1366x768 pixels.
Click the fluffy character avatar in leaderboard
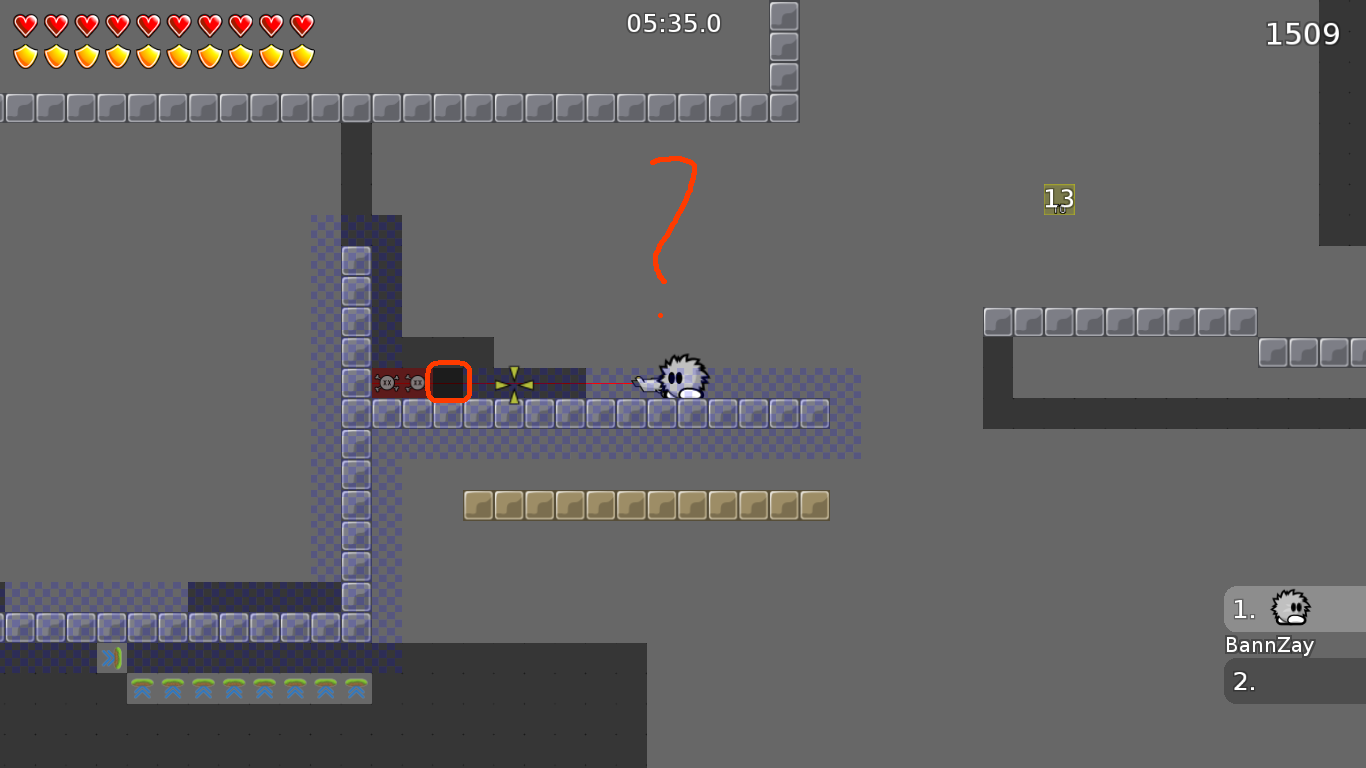click(1289, 608)
